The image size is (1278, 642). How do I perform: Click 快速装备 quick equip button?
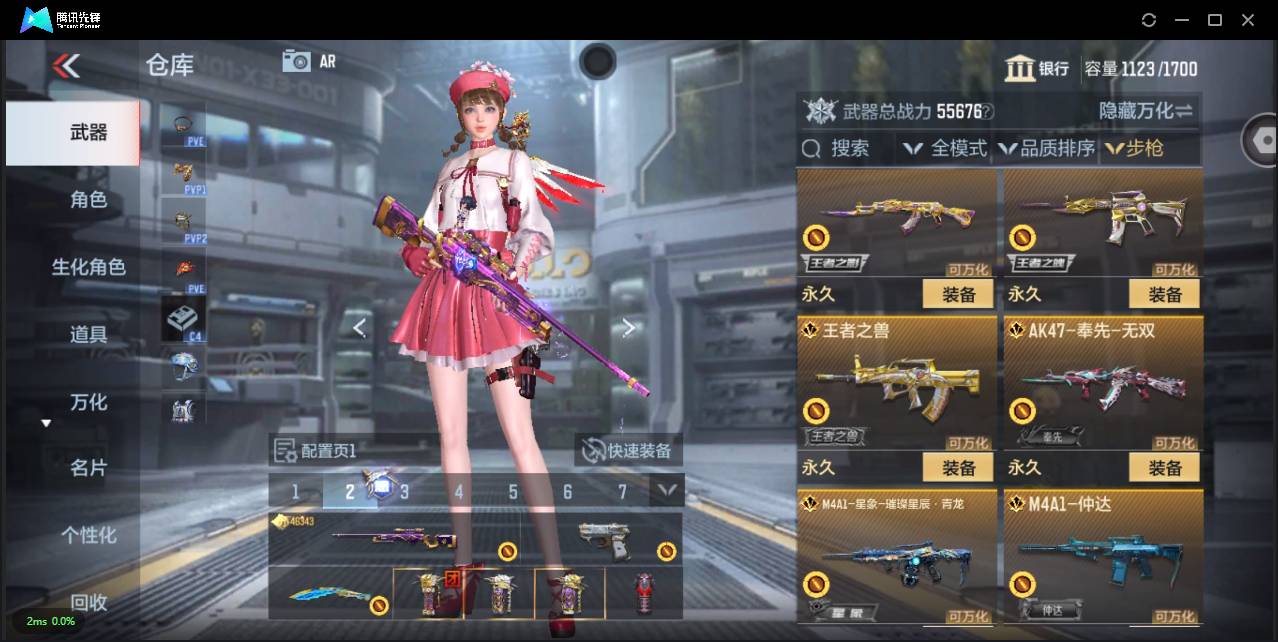[629, 451]
